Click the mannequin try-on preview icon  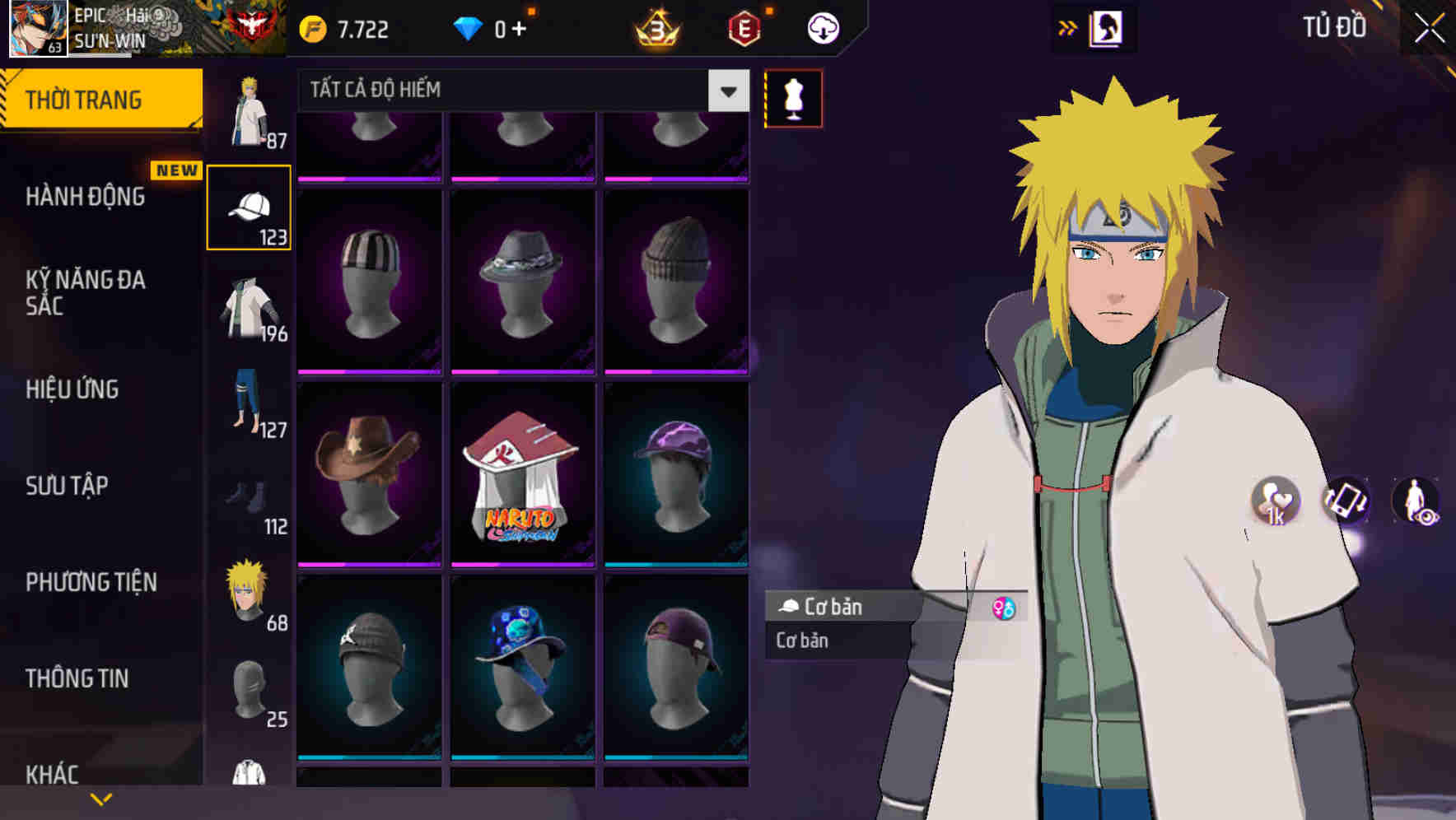[793, 97]
